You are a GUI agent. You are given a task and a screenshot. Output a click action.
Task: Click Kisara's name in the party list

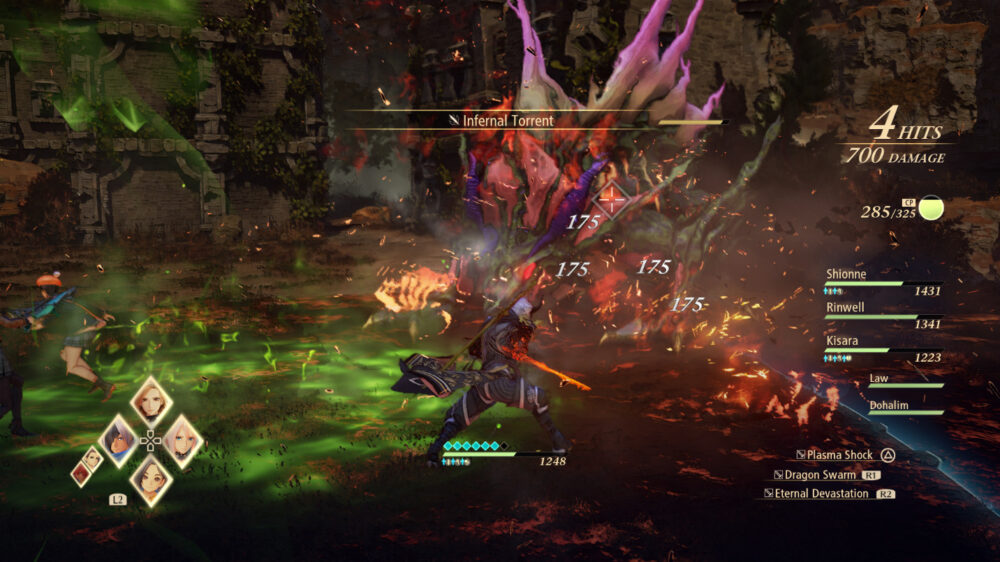[x=842, y=341]
